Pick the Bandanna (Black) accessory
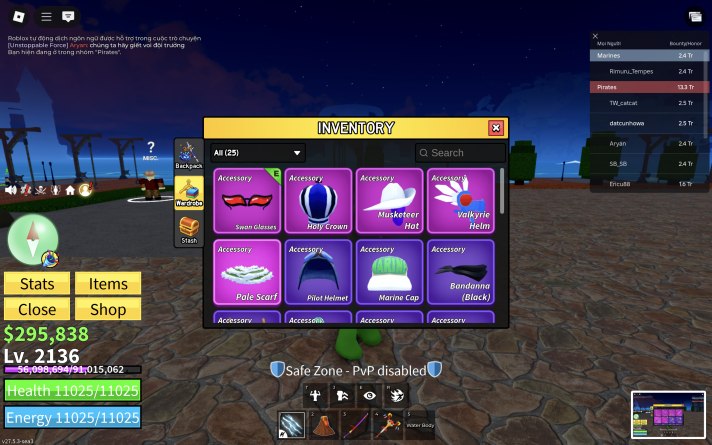Screen dimensions: 712x445 click(x=460, y=271)
